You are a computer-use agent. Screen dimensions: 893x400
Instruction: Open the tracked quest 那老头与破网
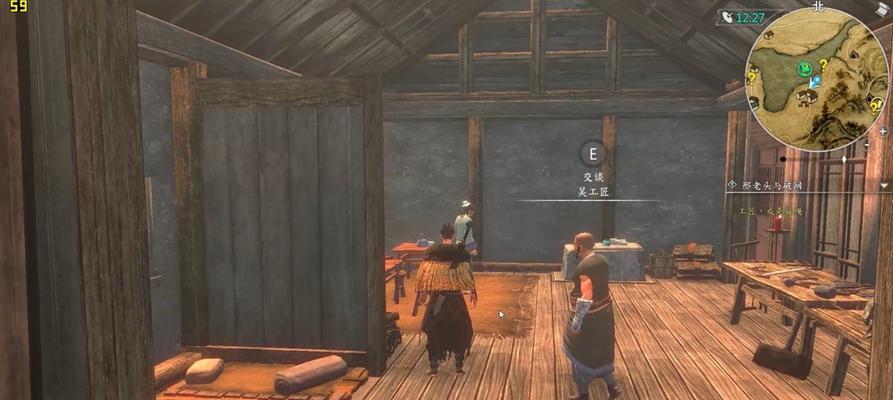coord(768,185)
